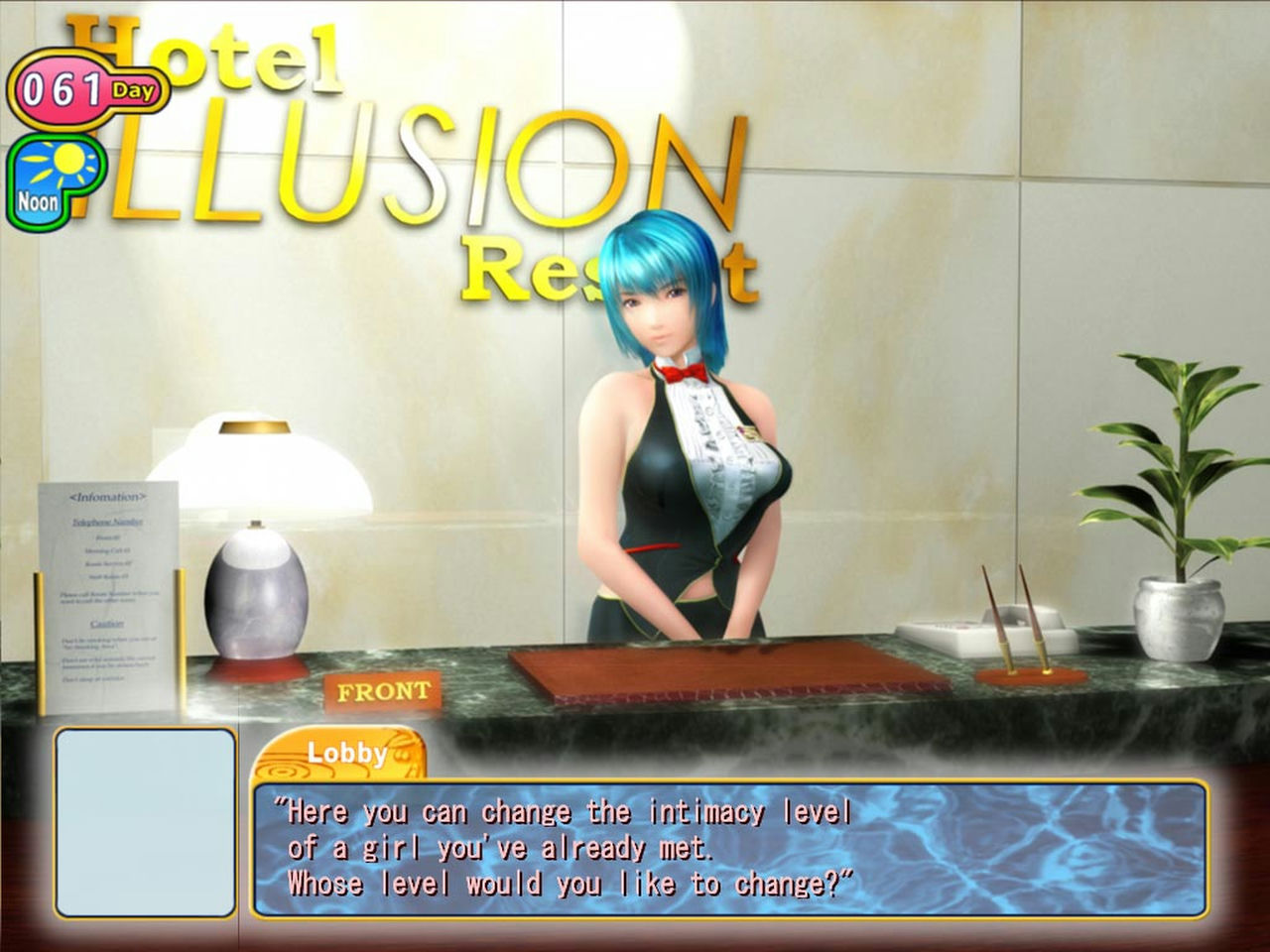Toggle the empty character portrait panel
The height and width of the screenshot is (952, 1270).
tap(144, 823)
